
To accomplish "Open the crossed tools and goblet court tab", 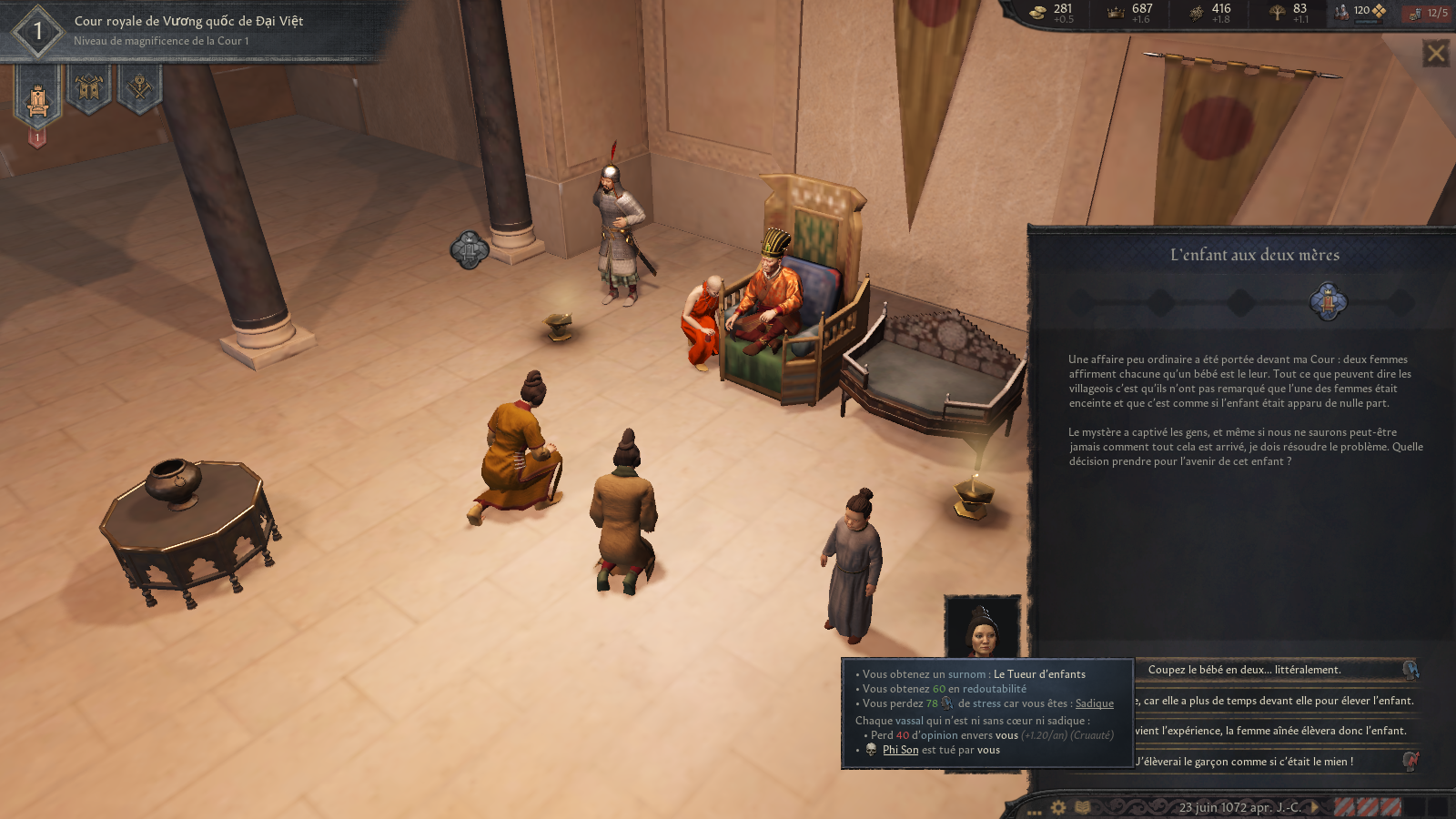I will click(x=139, y=88).
